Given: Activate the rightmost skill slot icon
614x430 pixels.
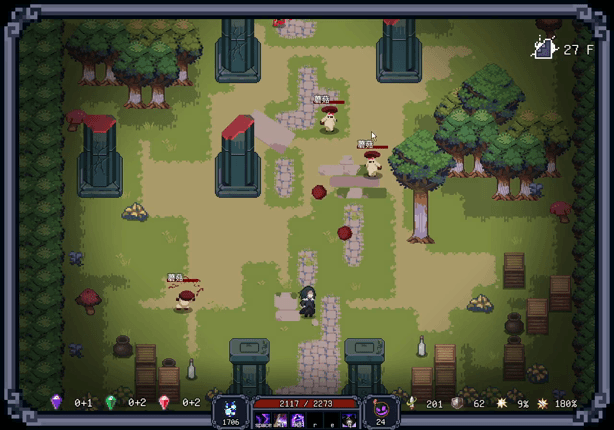Looking at the screenshot, I should click(349, 419).
